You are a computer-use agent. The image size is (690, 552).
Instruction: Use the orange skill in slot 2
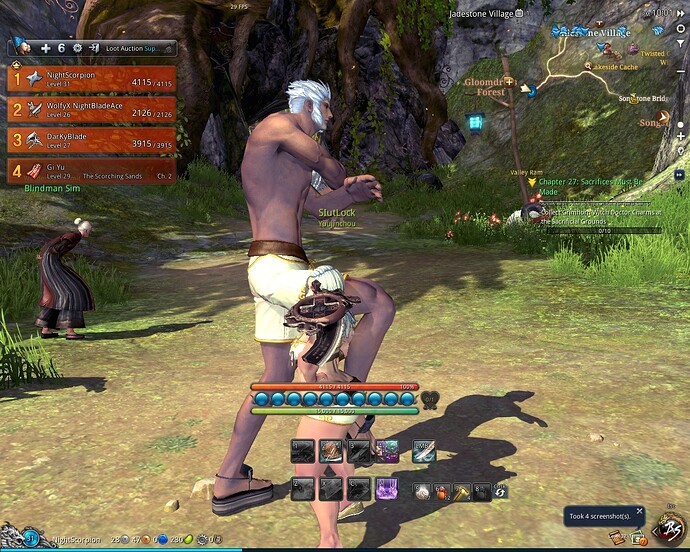(331, 451)
